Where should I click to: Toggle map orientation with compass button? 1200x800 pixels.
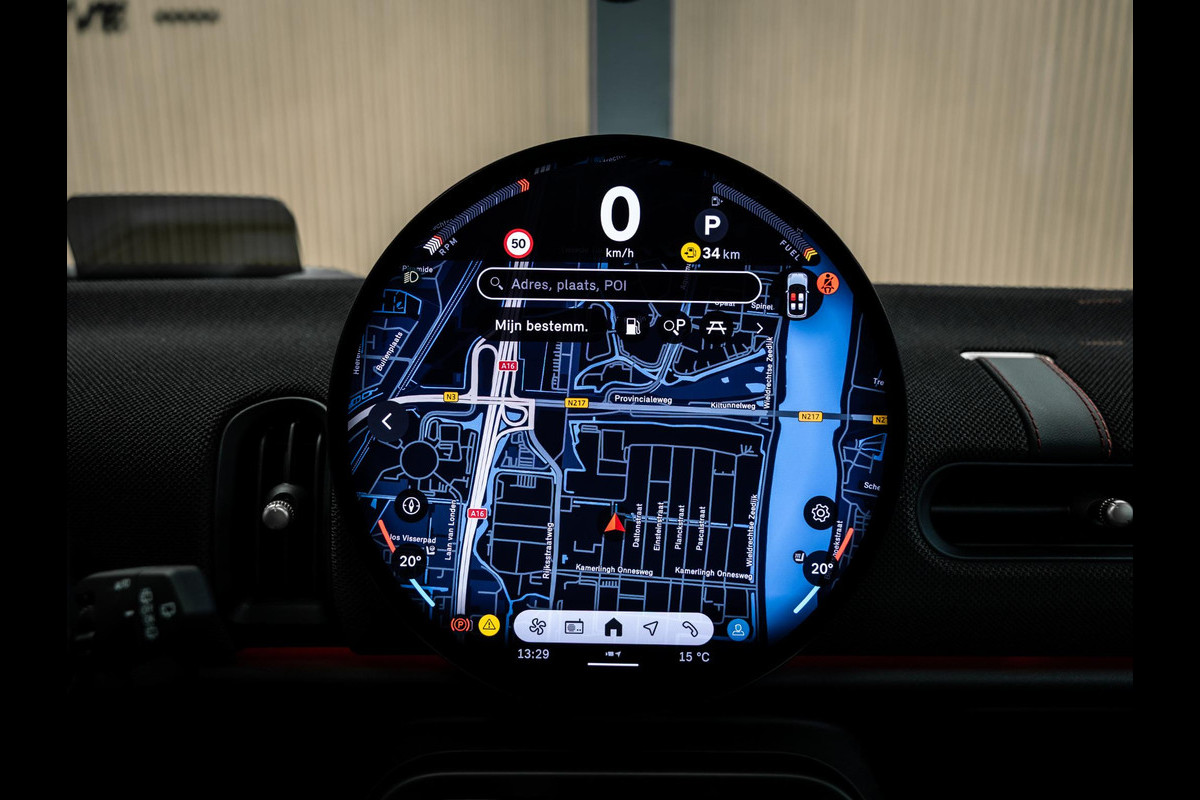pyautogui.click(x=410, y=505)
